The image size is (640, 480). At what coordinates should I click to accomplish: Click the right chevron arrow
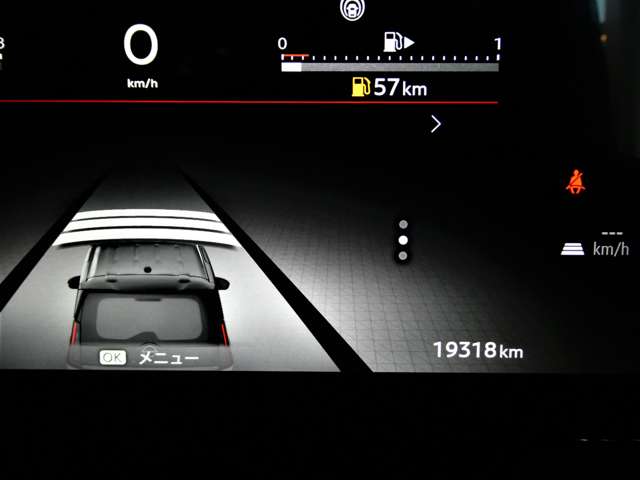click(435, 124)
